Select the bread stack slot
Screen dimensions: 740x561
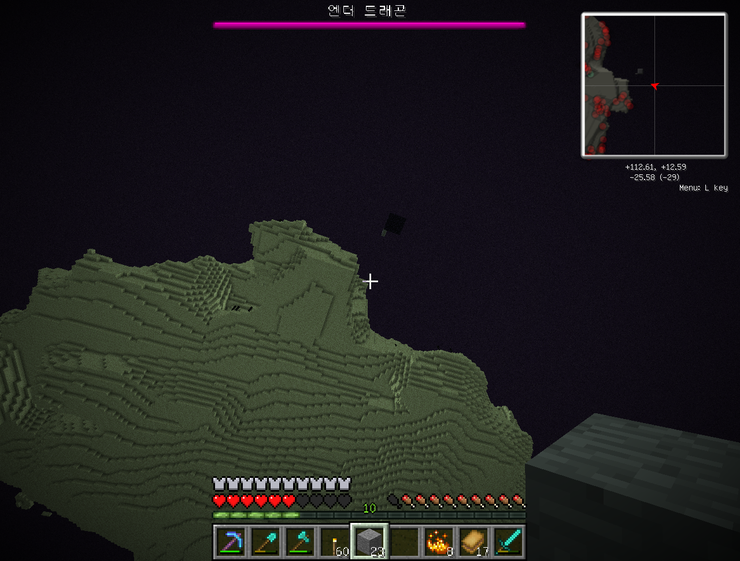[472, 542]
